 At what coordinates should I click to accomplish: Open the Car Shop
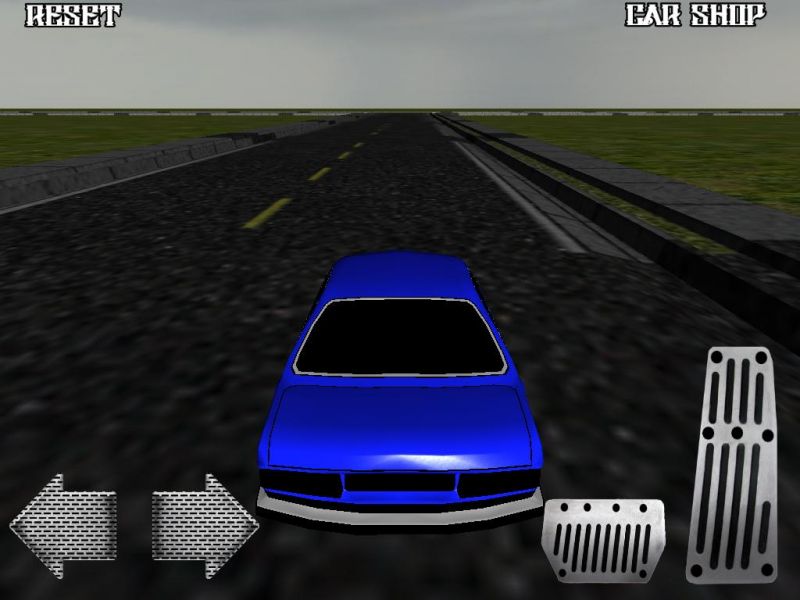coord(695,16)
